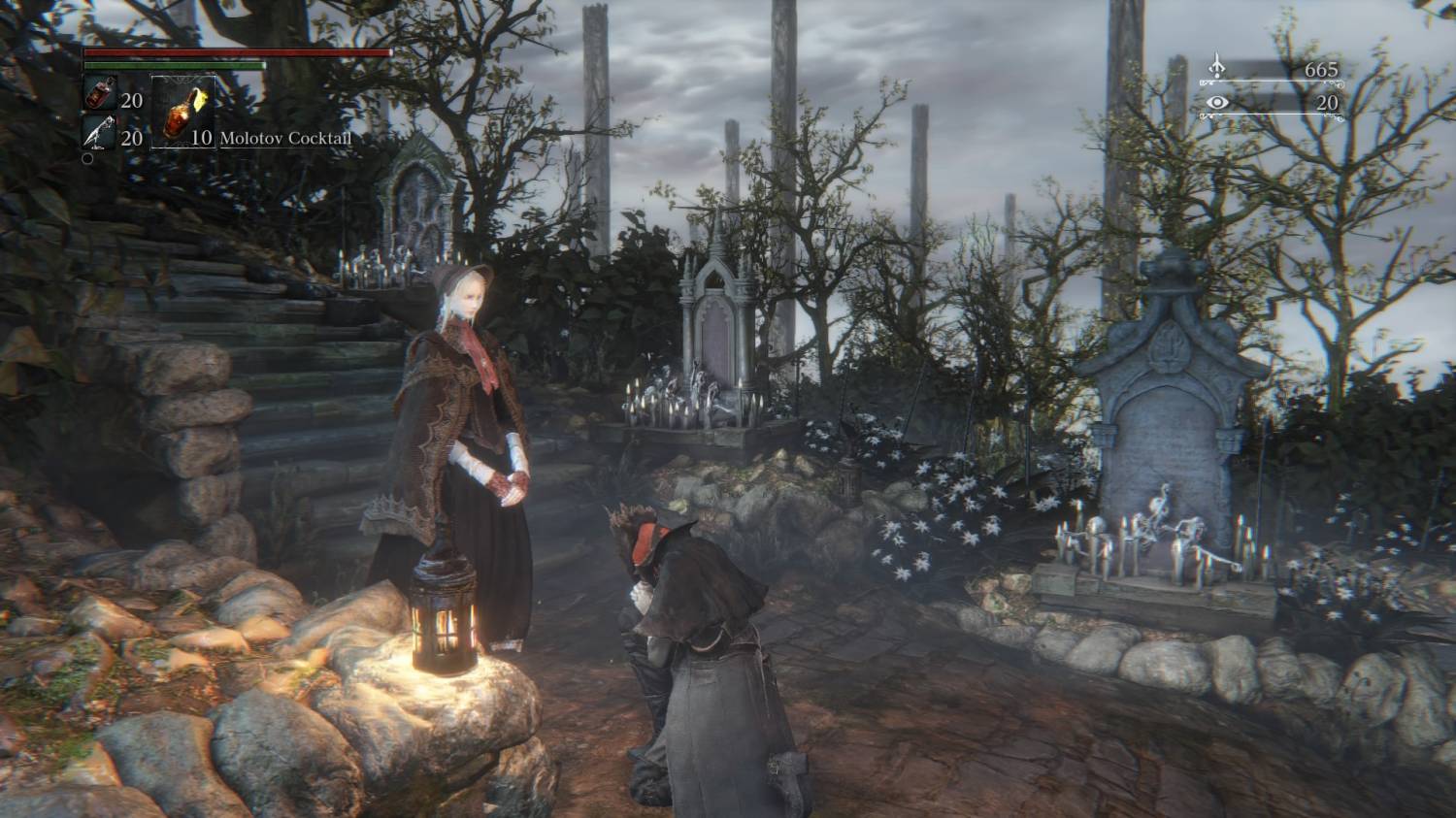The height and width of the screenshot is (818, 1456).
Task: Click the small circle icon below the weapon slot
Action: (87, 157)
